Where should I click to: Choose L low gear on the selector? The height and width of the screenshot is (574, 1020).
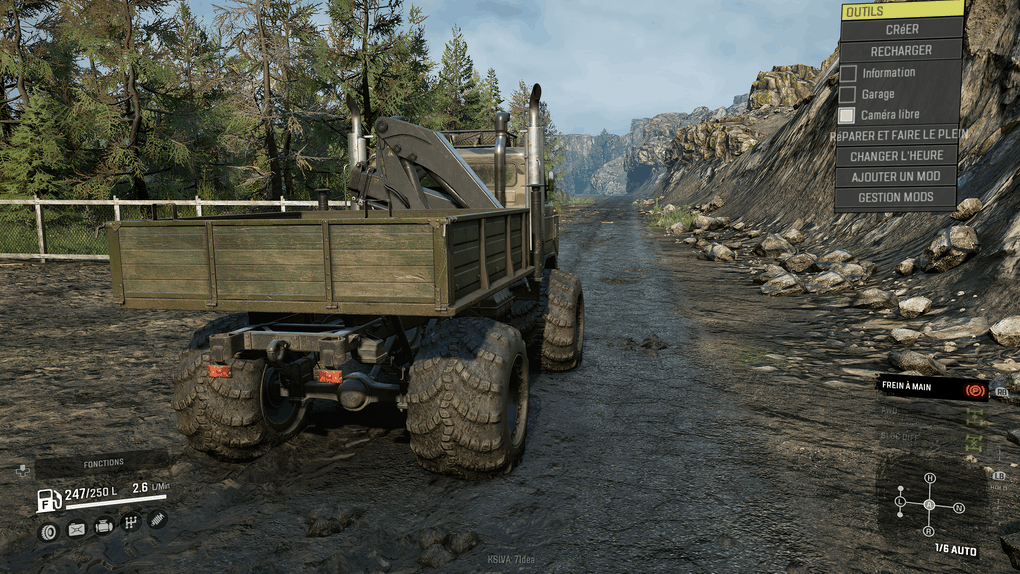point(900,501)
